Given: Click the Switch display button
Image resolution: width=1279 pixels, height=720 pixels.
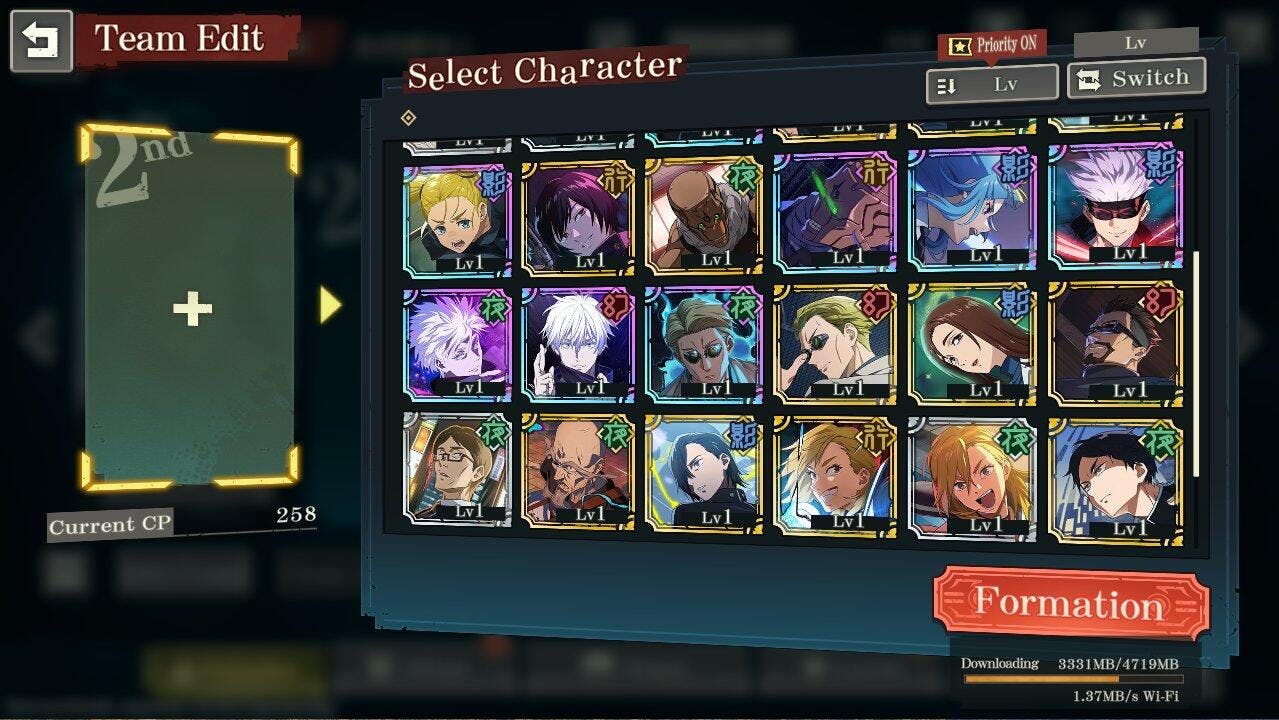Looking at the screenshot, I should (x=1136, y=79).
